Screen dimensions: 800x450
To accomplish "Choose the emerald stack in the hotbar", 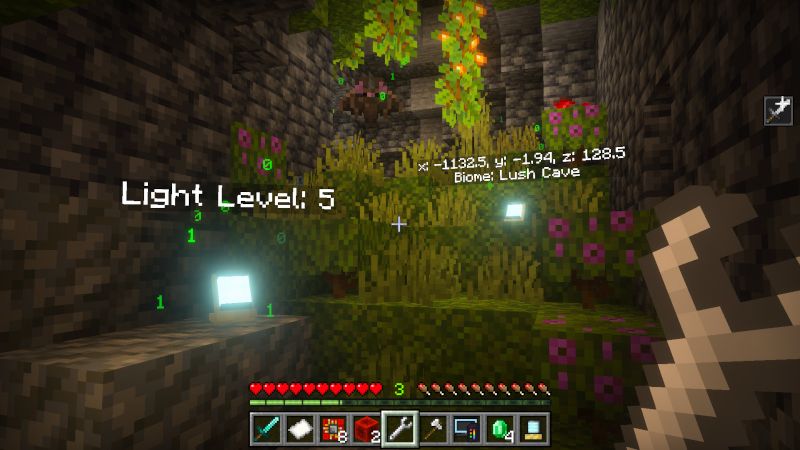I will 501,429.
